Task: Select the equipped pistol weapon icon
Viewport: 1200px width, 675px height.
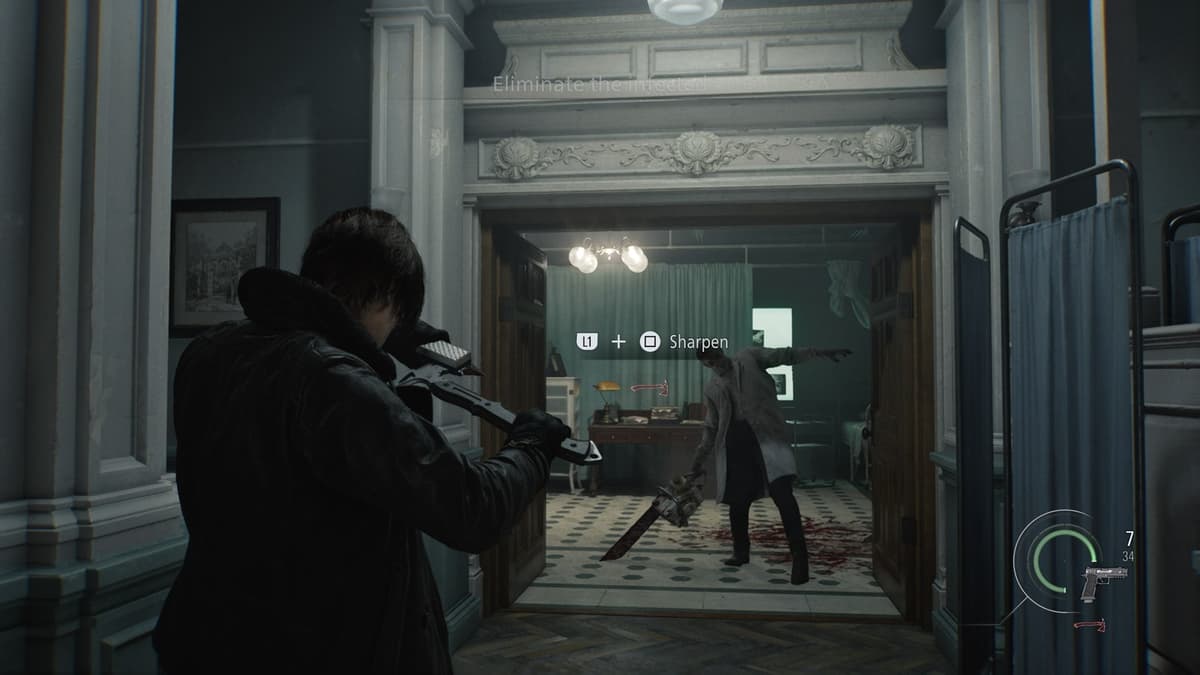Action: tap(1103, 580)
